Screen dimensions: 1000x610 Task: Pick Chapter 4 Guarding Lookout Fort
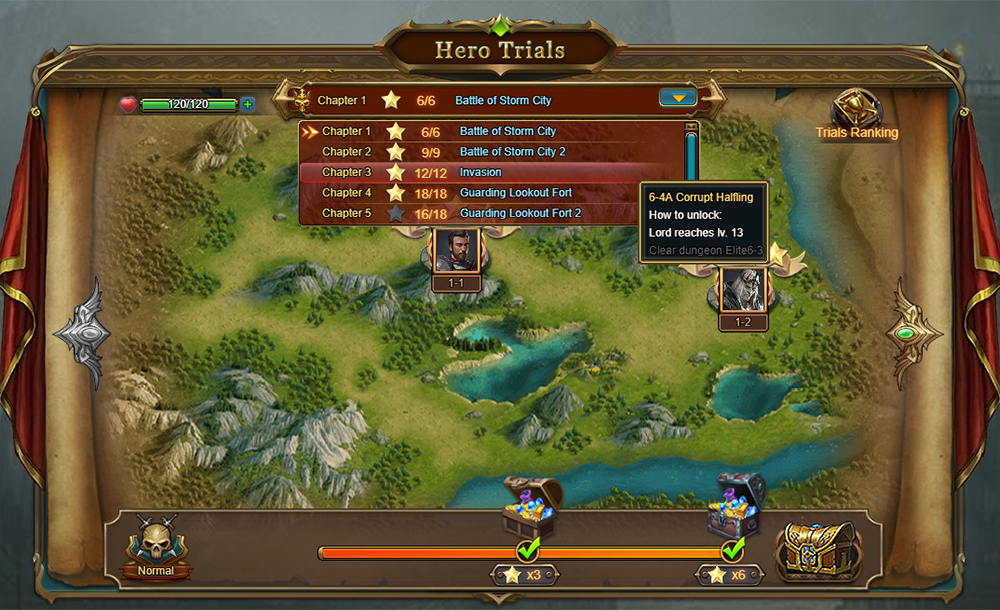490,193
